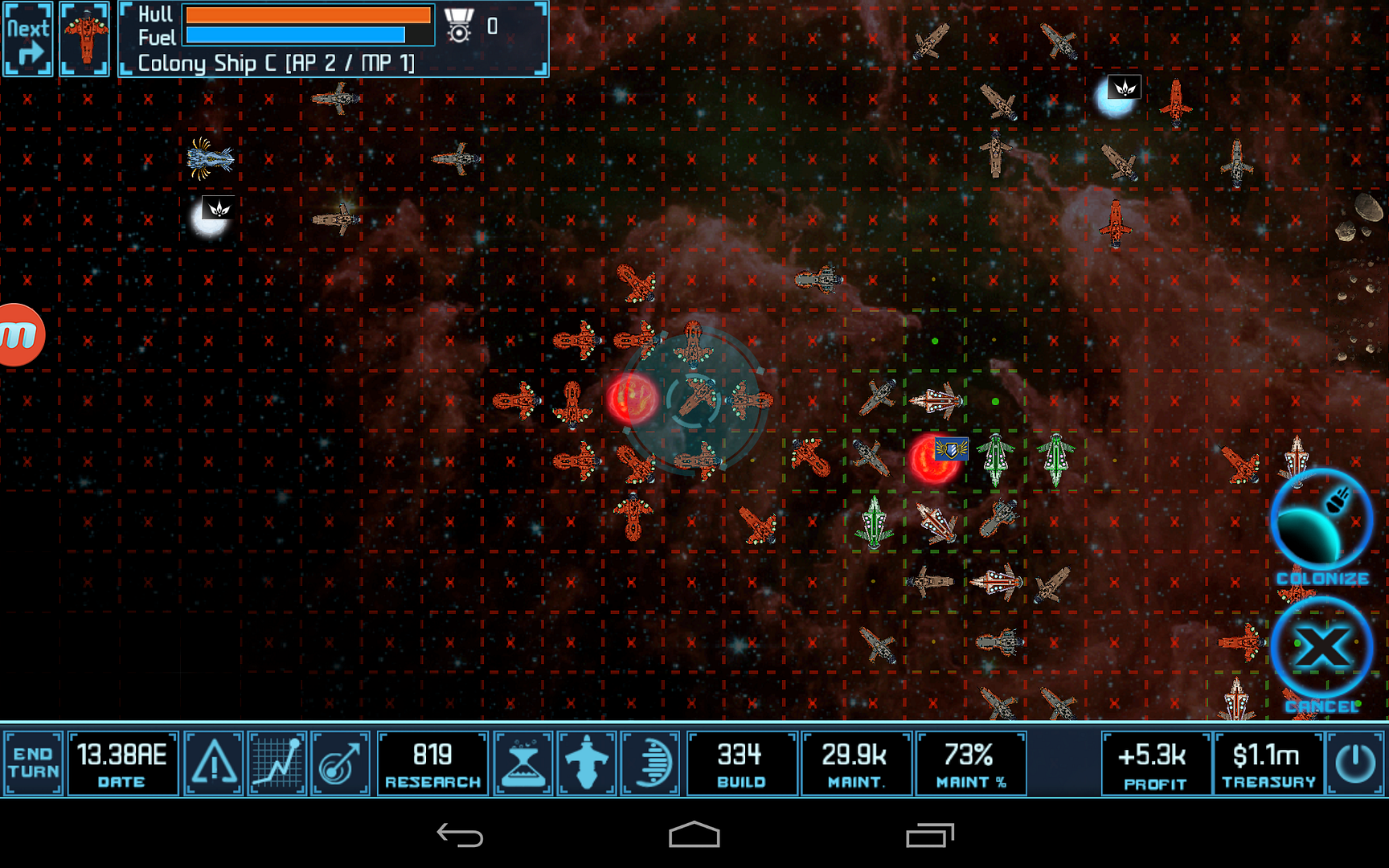Screen dimensions: 1389x868
Task: End the current turn
Action: (x=33, y=762)
